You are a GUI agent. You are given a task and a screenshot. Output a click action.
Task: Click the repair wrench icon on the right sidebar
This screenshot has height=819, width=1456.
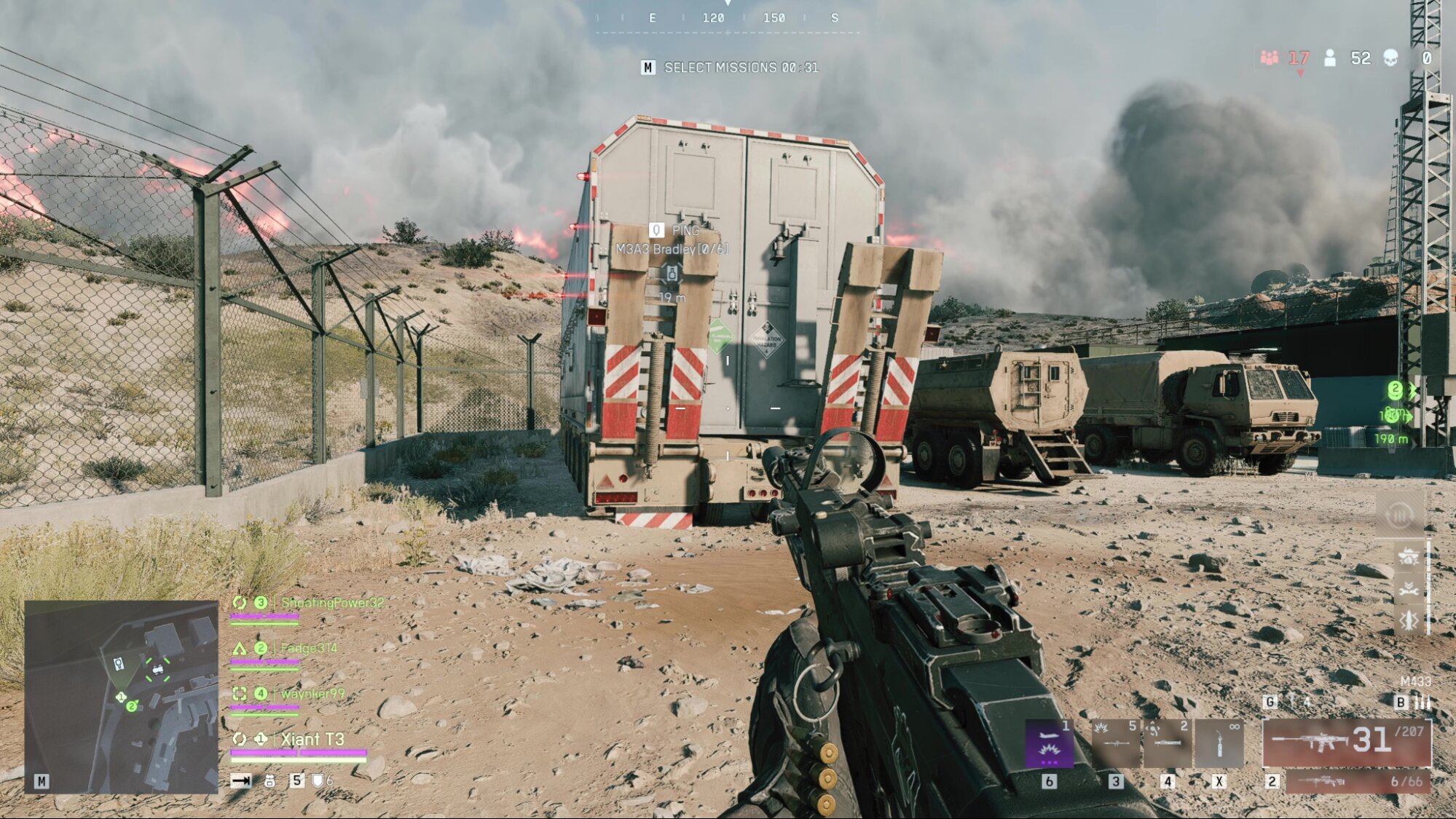1409,590
